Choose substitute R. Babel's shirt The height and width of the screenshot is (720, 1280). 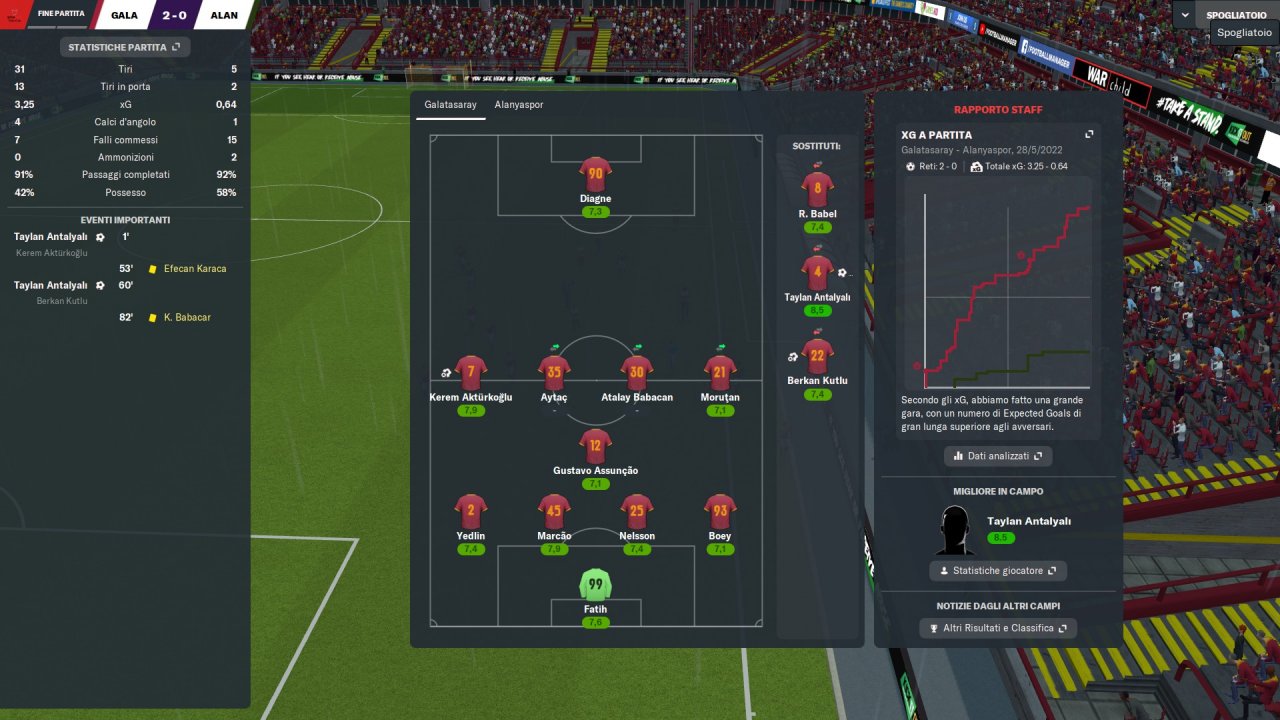point(817,189)
